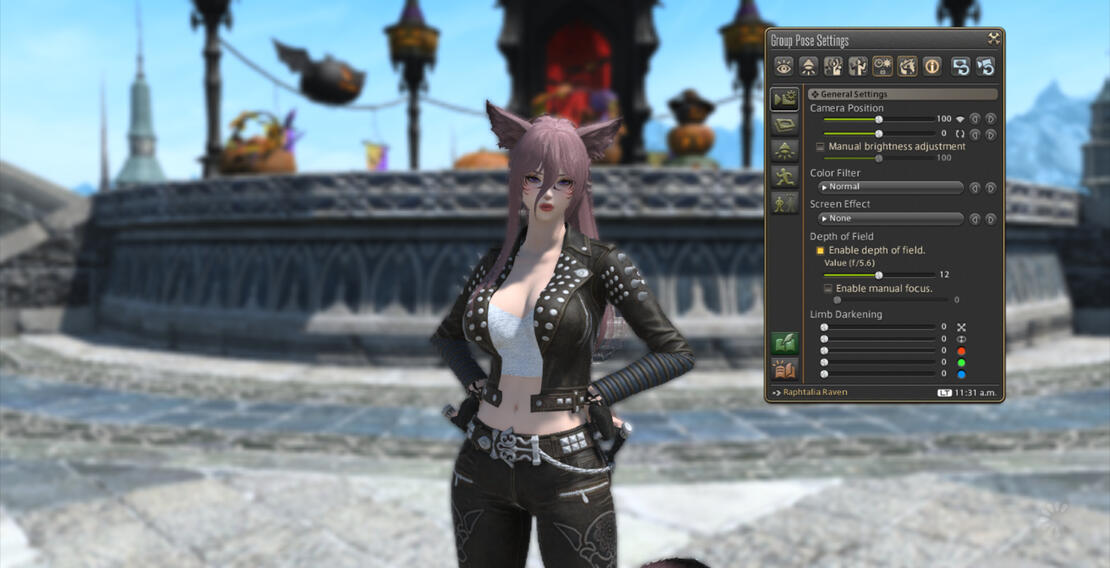The image size is (1110, 568).
Task: Select previous Screen Effect with left arrow
Action: [x=975, y=218]
